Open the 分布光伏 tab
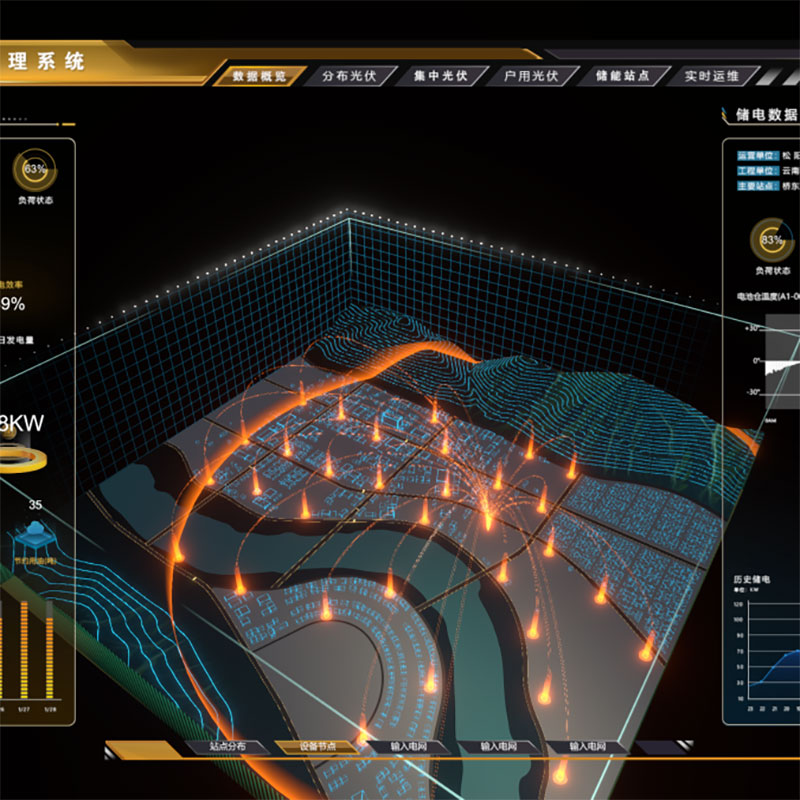Viewport: 800px width, 800px height. pyautogui.click(x=349, y=76)
